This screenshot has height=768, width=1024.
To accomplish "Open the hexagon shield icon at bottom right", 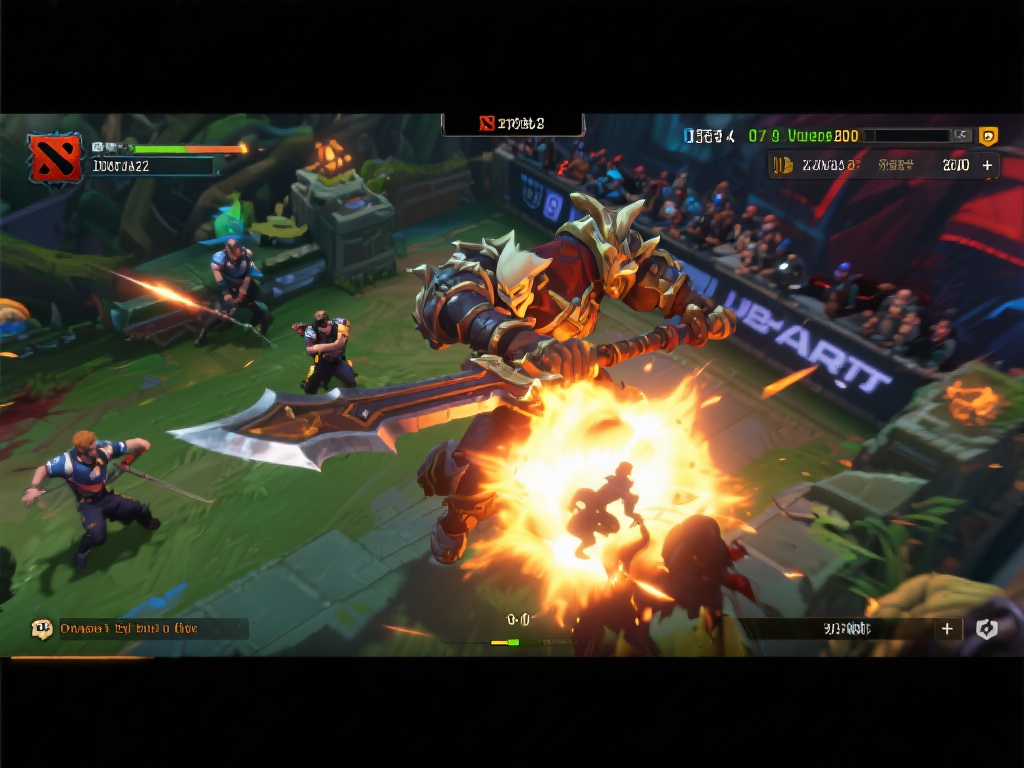I will (x=986, y=629).
